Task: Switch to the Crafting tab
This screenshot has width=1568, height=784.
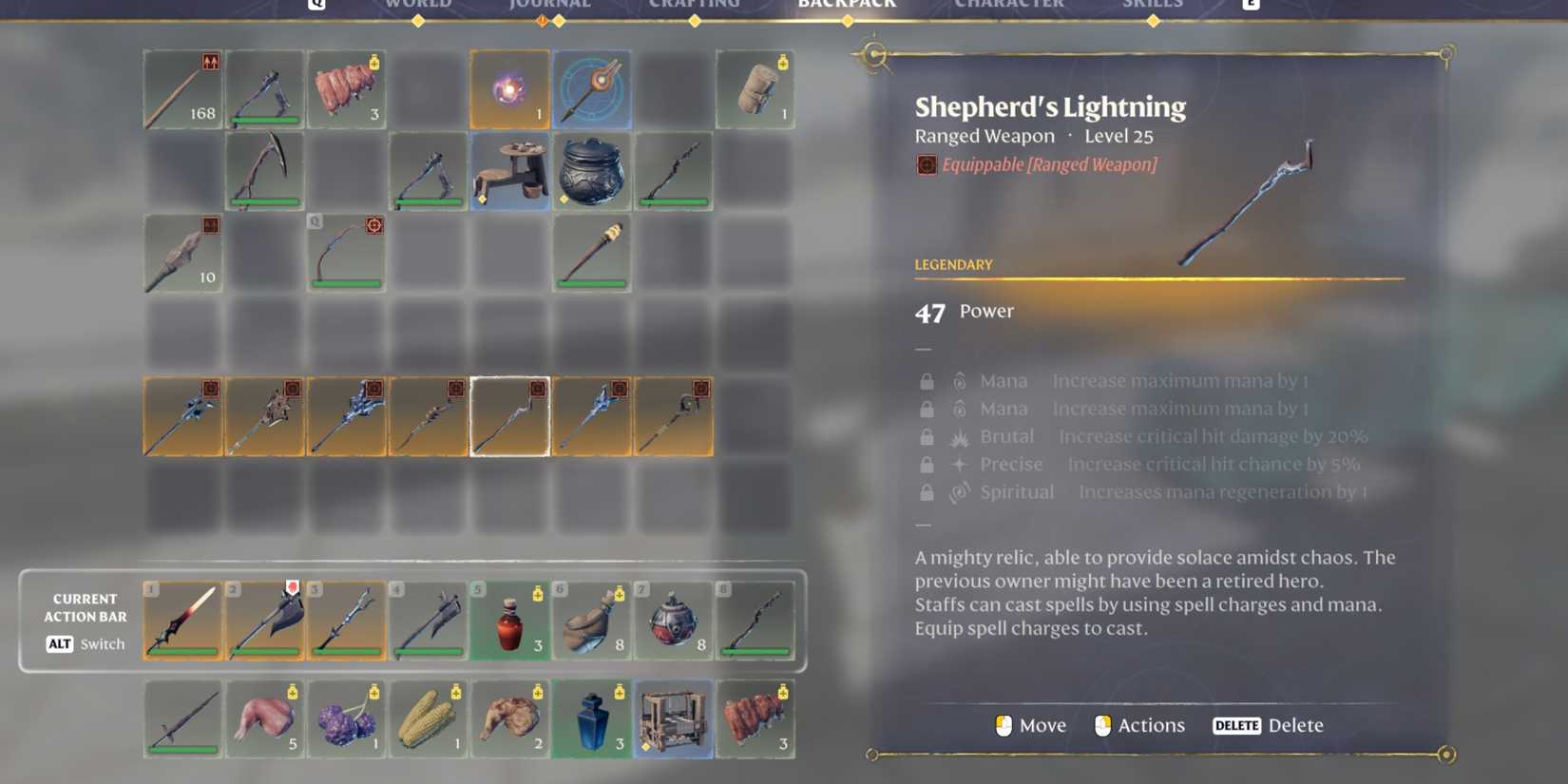Action: point(697,4)
